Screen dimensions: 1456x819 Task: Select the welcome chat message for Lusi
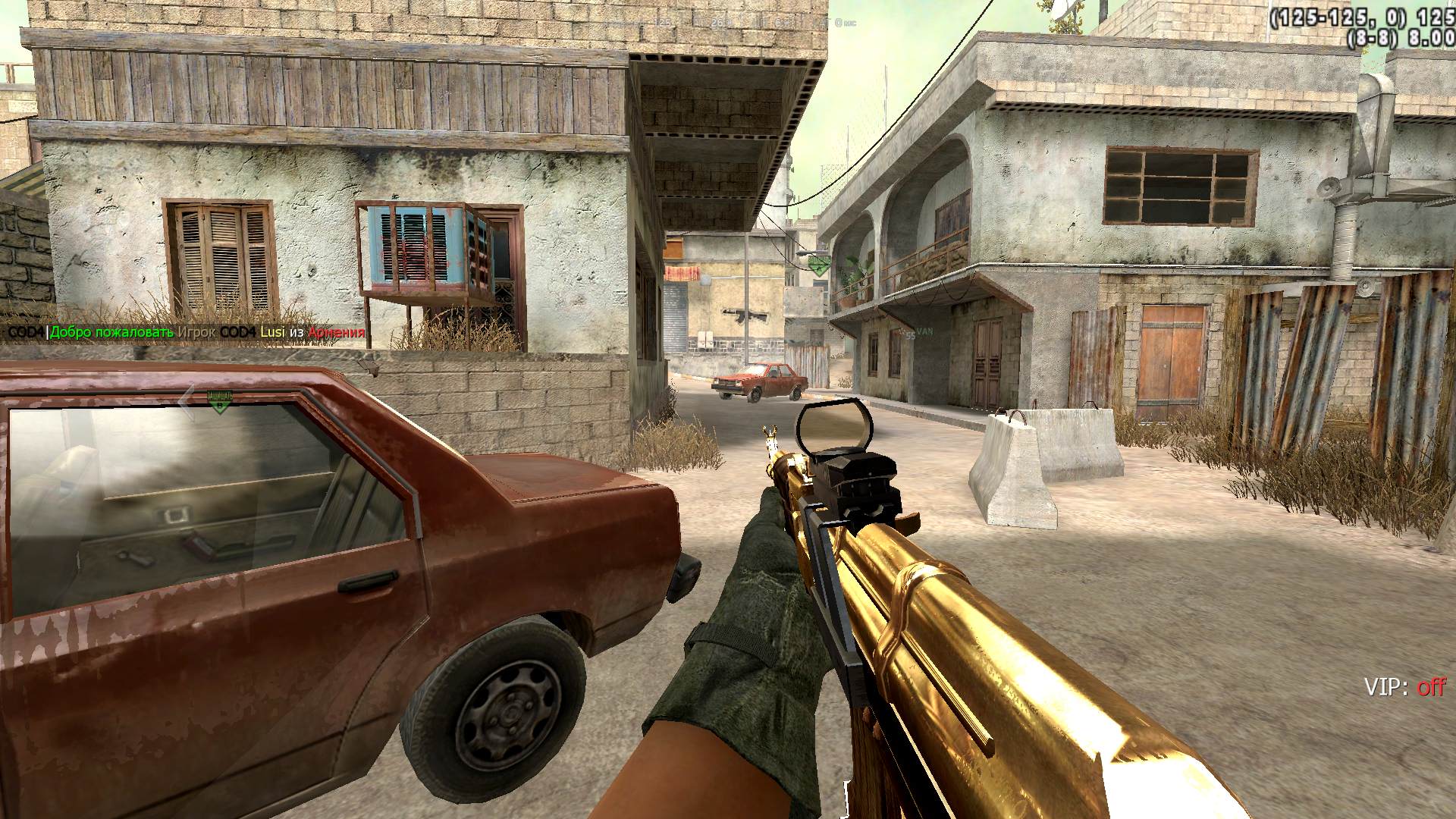pyautogui.click(x=186, y=332)
